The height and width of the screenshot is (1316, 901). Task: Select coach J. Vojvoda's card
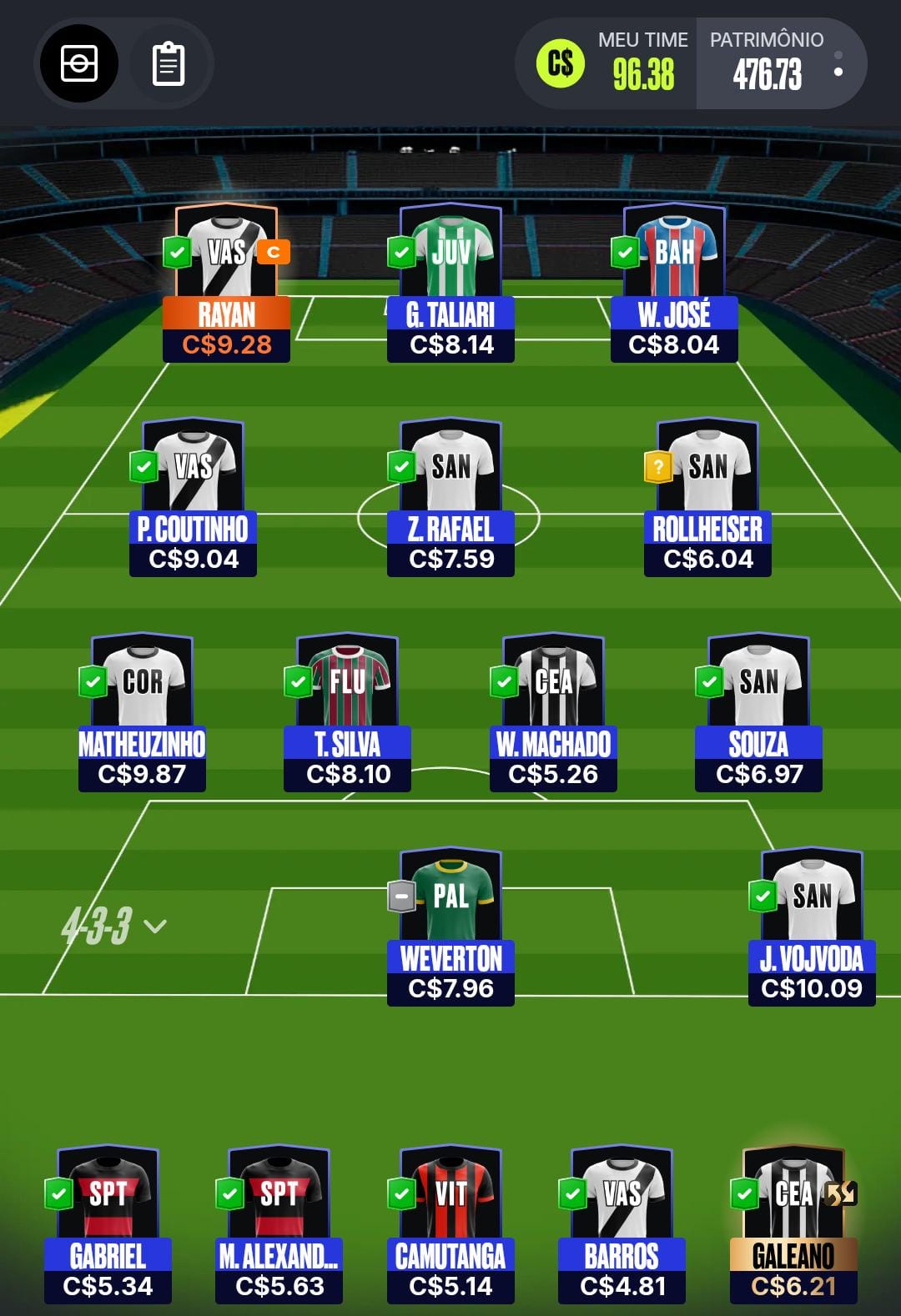tap(812, 927)
